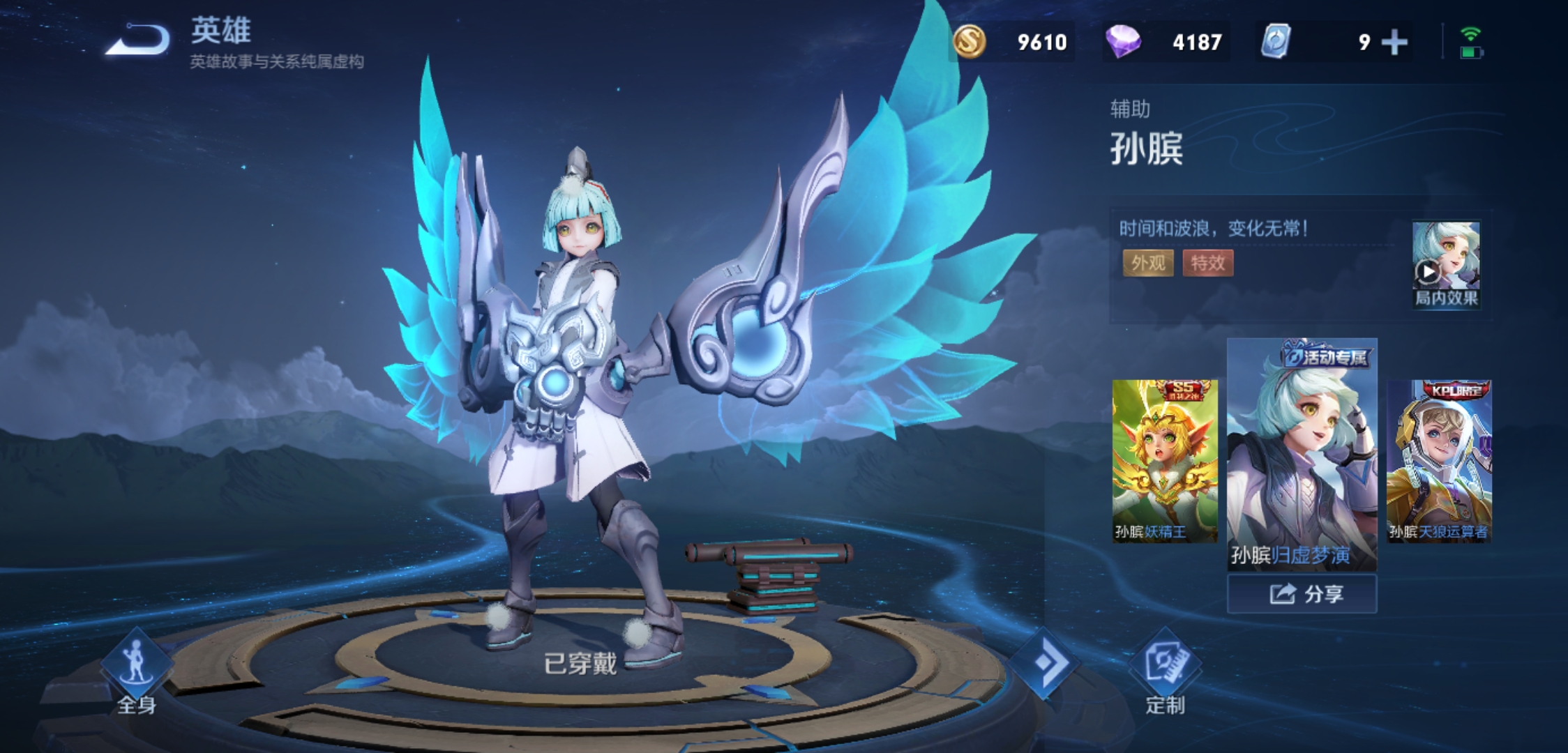
Task: Open the 全身 full-body view
Action: [136, 670]
